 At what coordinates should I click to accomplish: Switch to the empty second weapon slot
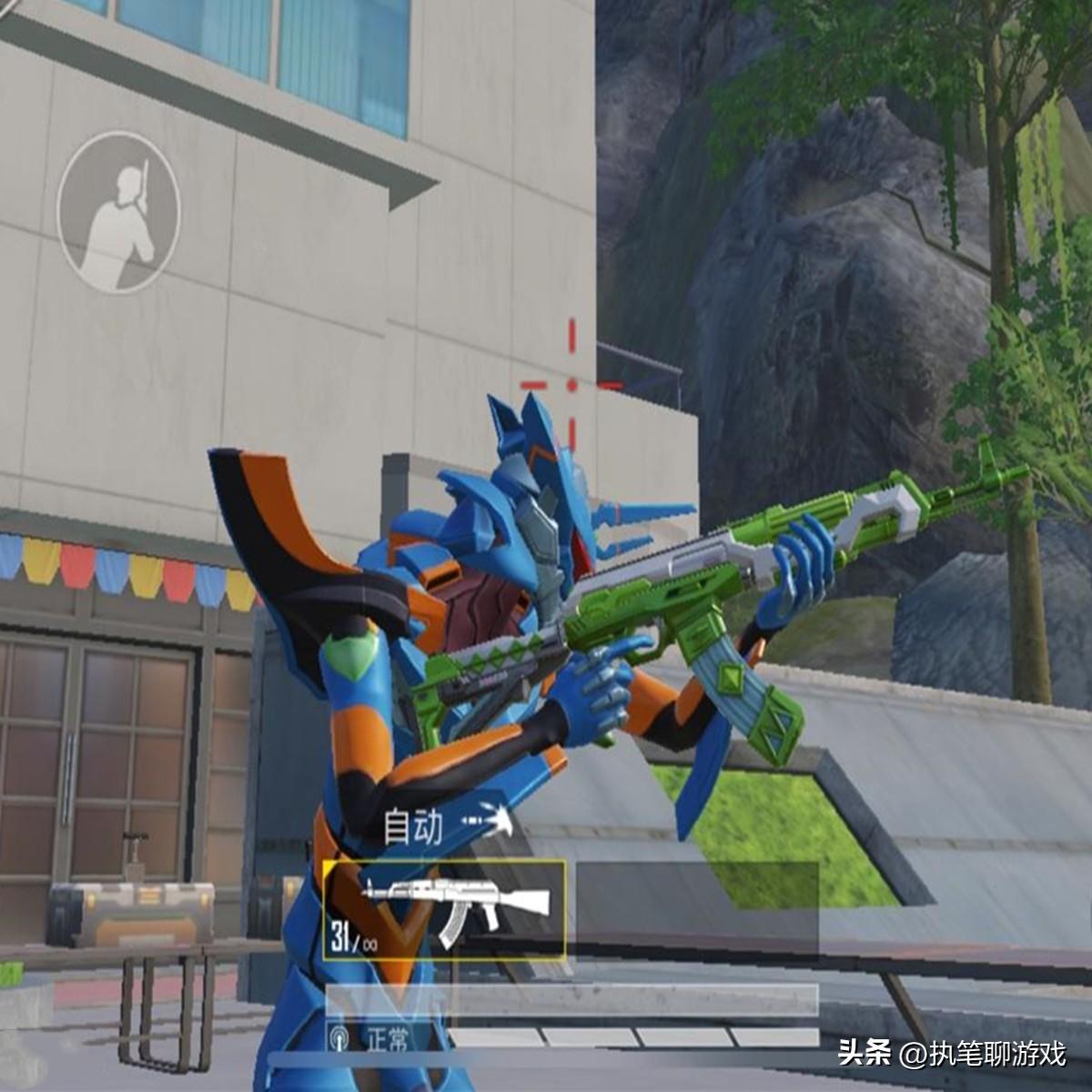tap(697, 910)
